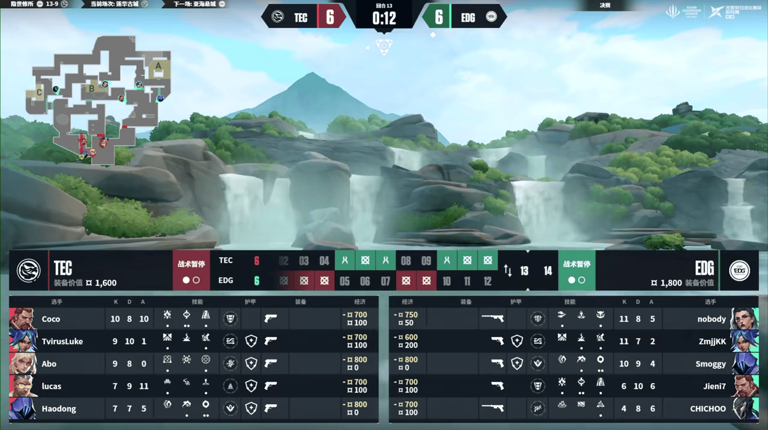
Task: Choose ZmjjKK's scoreboard row
Action: 573,341
